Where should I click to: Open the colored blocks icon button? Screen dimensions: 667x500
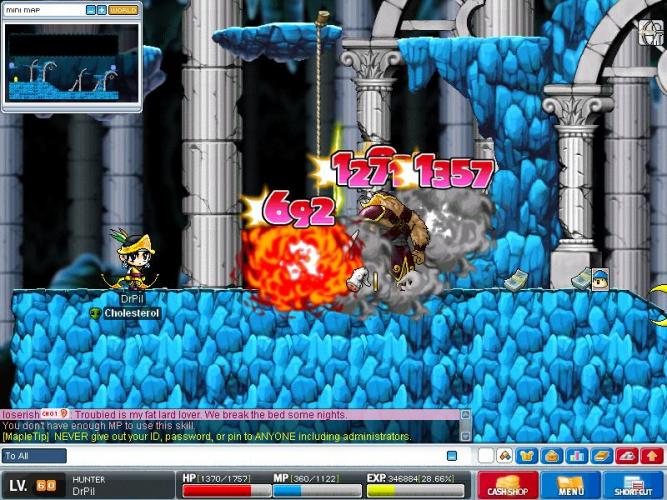click(x=505, y=456)
